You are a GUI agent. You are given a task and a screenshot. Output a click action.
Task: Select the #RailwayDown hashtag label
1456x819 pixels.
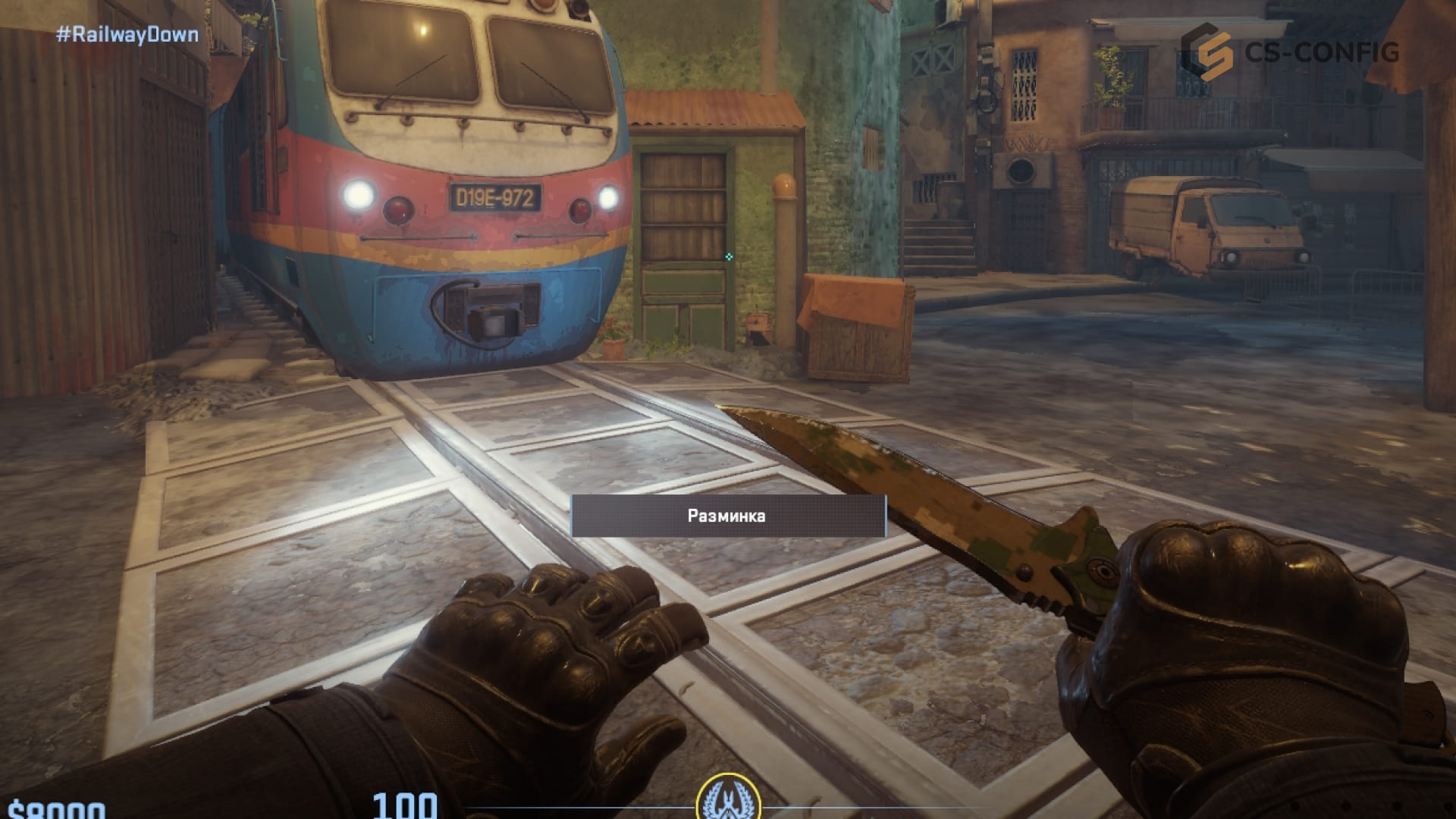click(127, 35)
